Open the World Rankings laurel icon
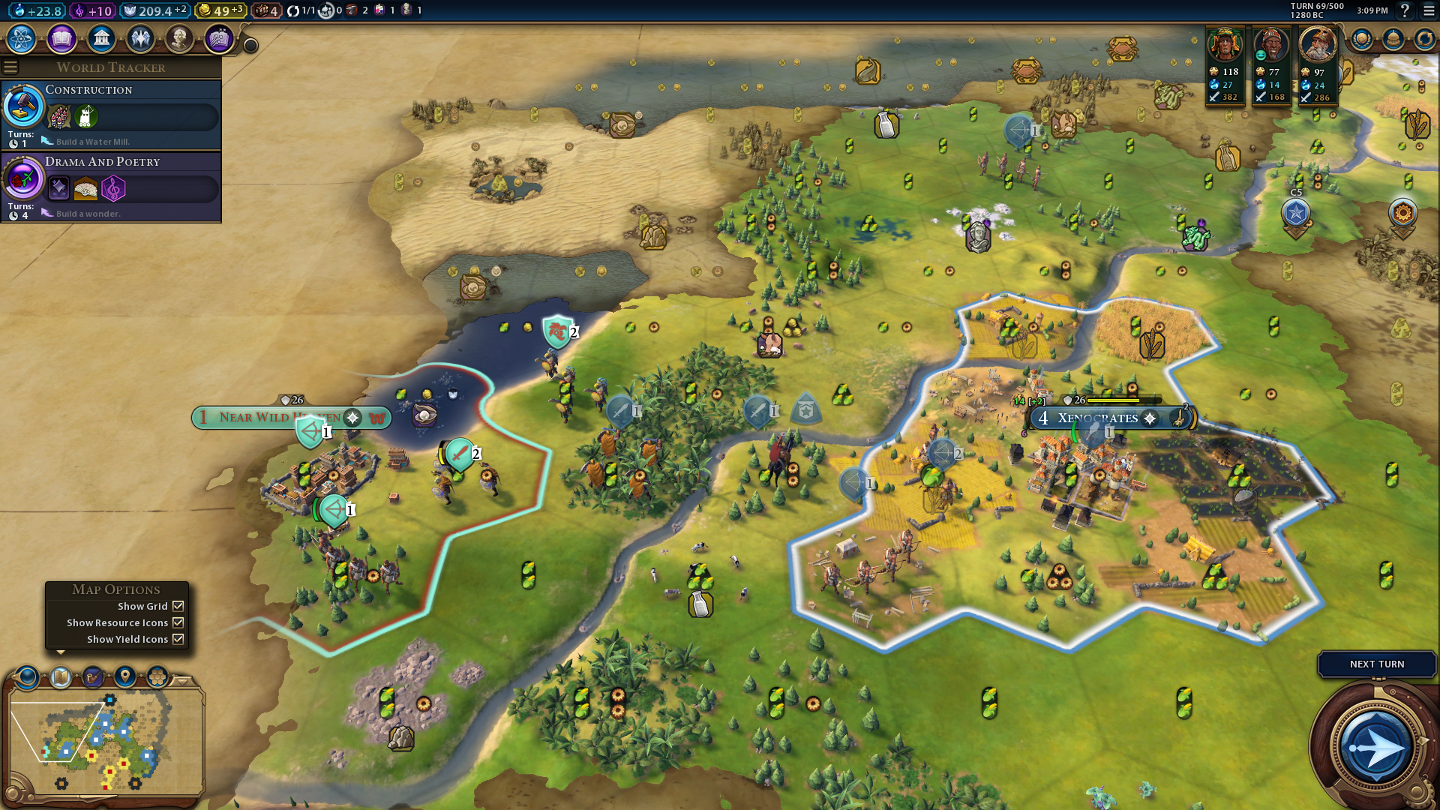 coord(1362,39)
